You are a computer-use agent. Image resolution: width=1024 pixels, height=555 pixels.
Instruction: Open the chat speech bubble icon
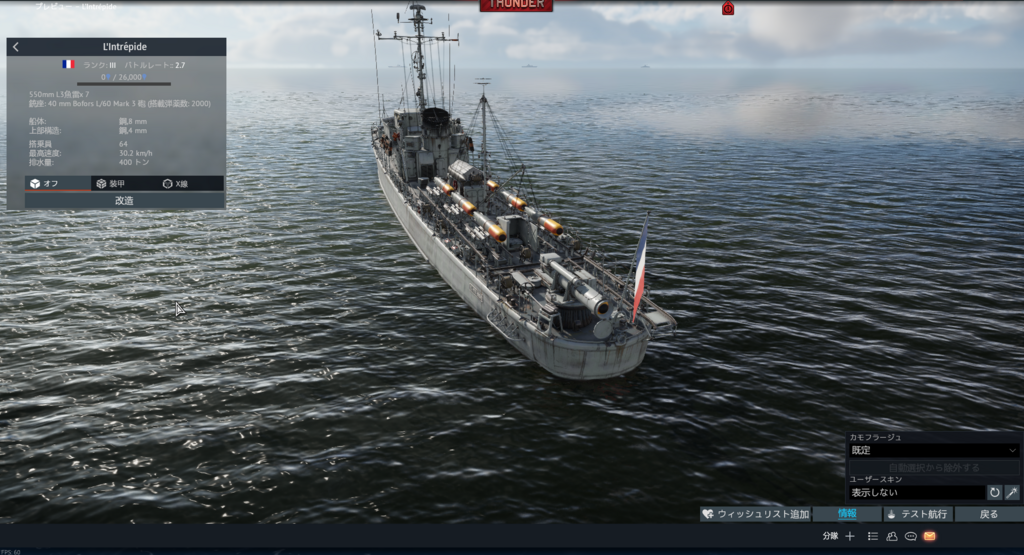coord(911,536)
